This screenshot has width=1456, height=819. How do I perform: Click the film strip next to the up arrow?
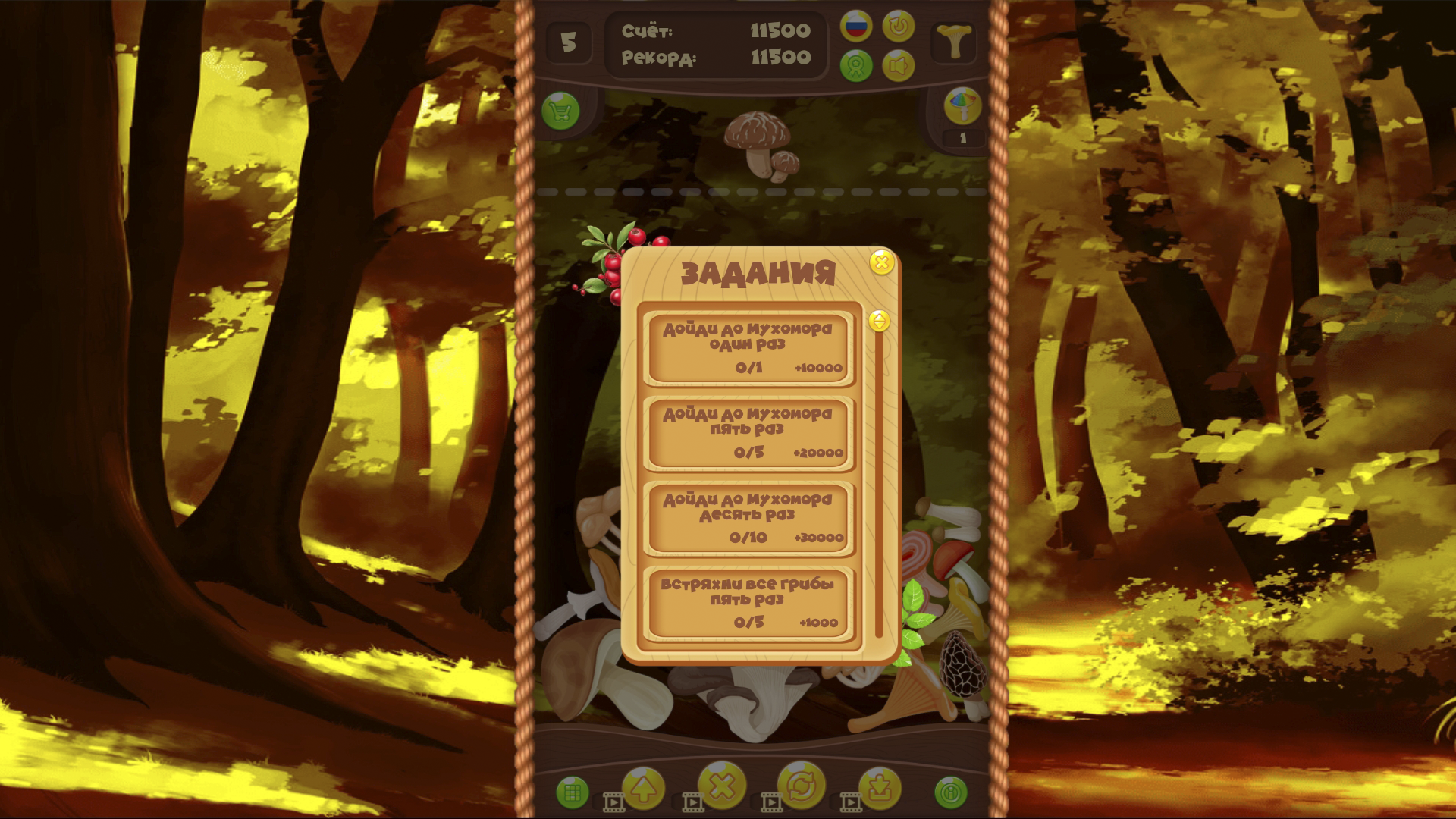pyautogui.click(x=614, y=801)
